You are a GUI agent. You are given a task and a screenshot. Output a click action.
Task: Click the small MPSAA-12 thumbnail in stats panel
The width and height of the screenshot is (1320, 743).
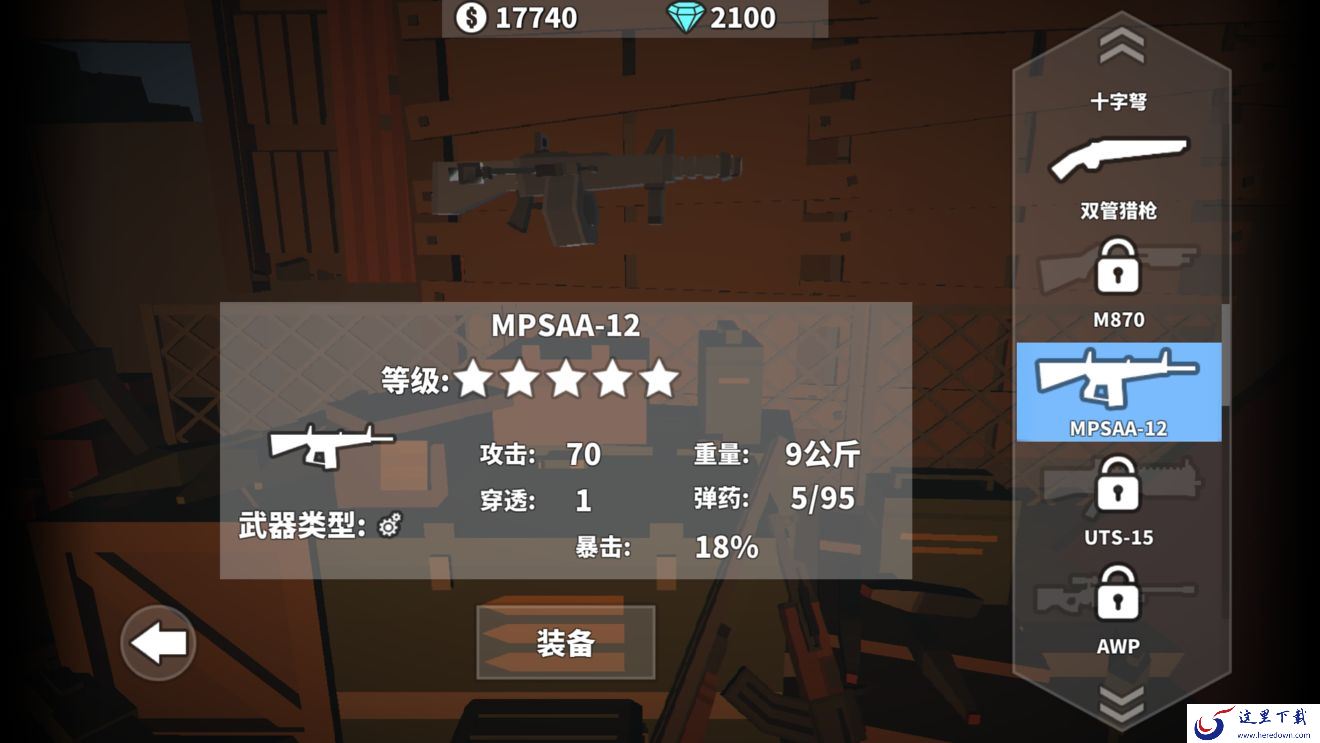point(327,443)
